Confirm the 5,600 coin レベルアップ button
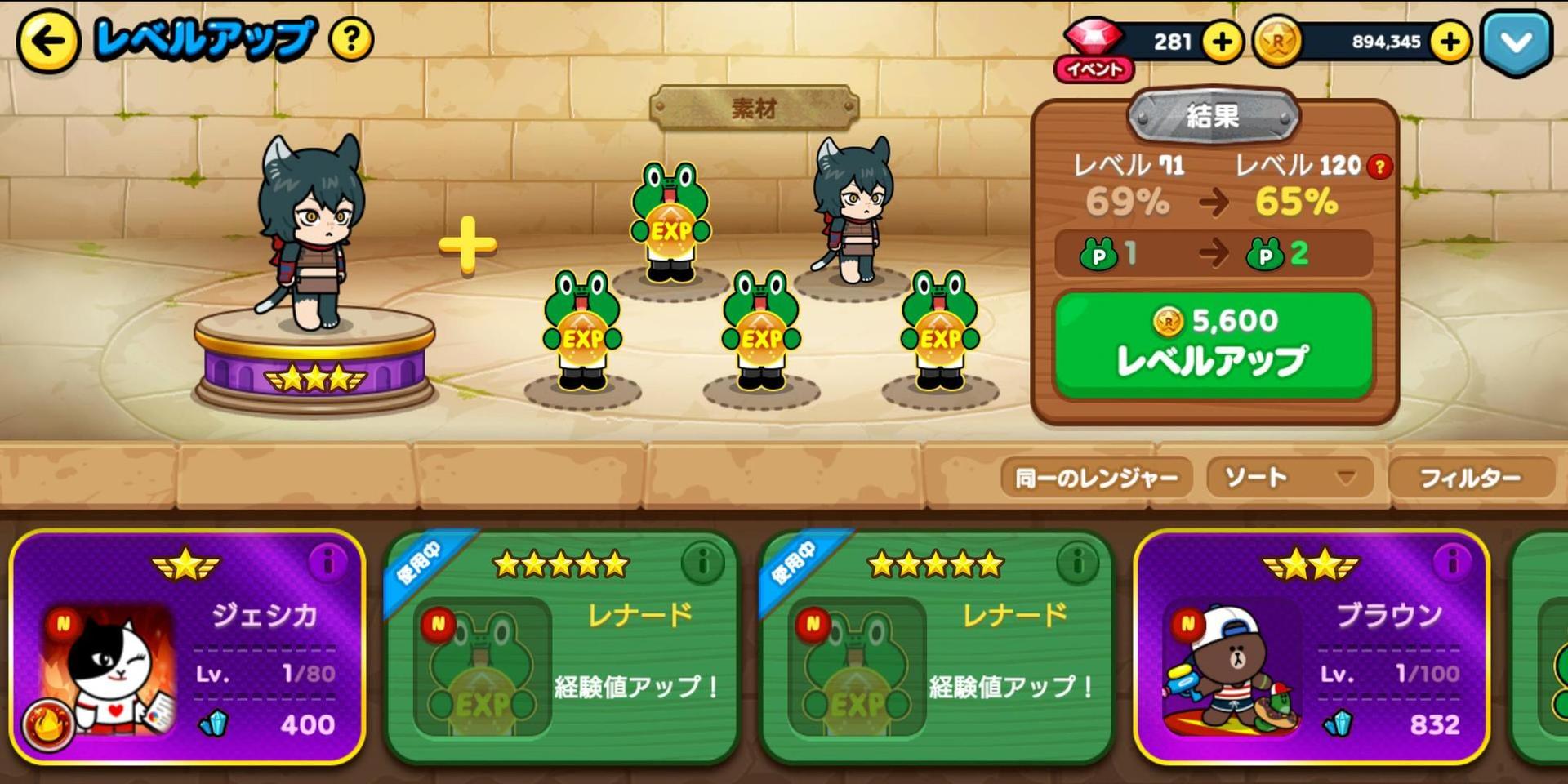This screenshot has height=784, width=1568. tap(1214, 345)
